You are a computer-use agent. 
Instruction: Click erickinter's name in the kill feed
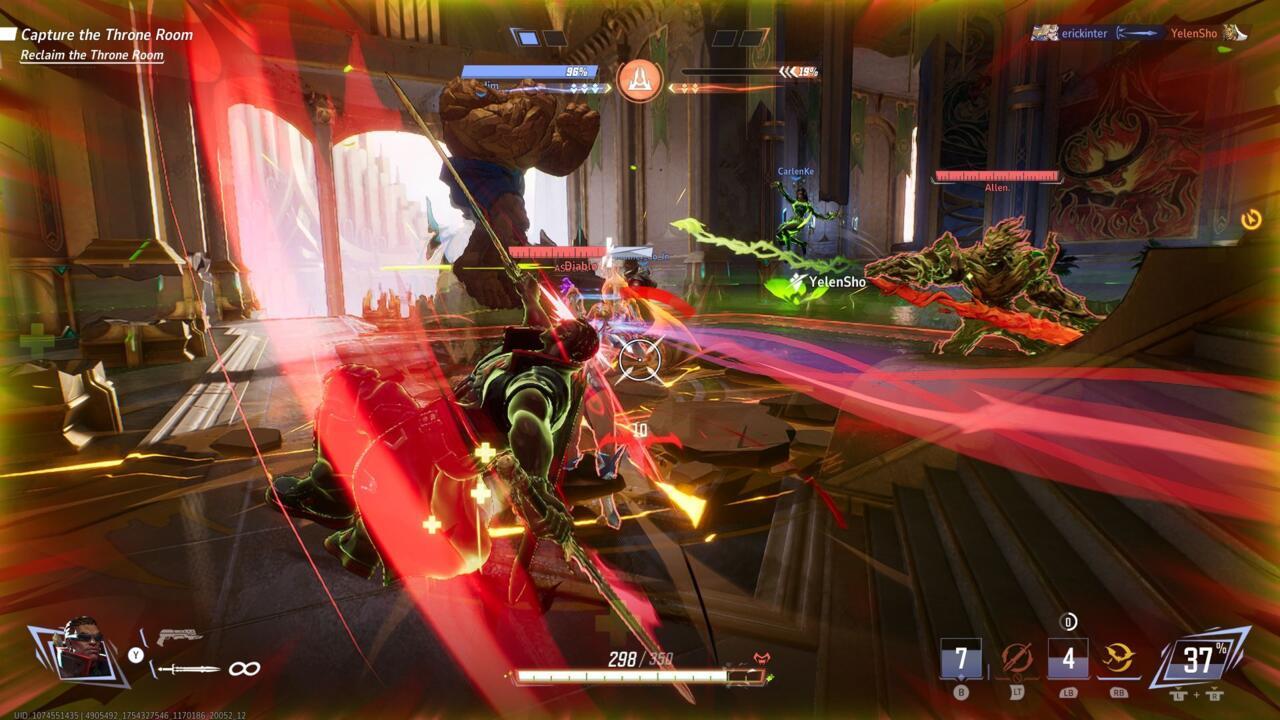(x=1085, y=33)
